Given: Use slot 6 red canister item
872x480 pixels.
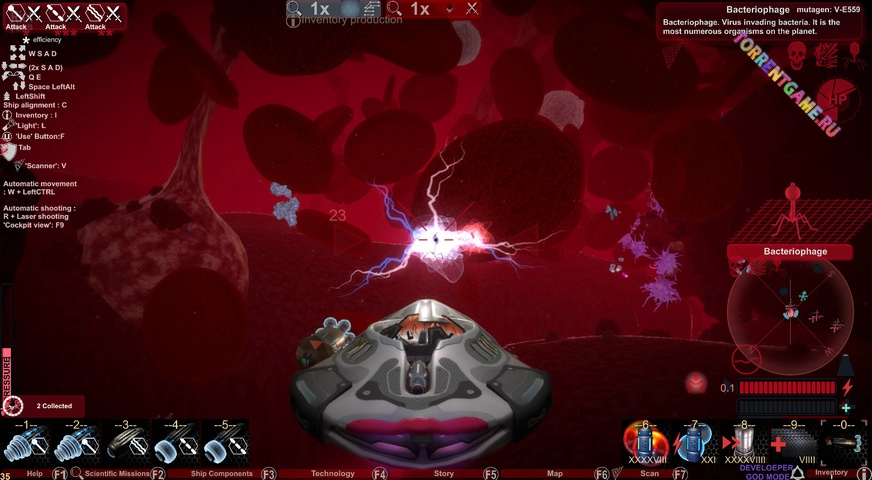Looking at the screenshot, I should click(x=645, y=442).
